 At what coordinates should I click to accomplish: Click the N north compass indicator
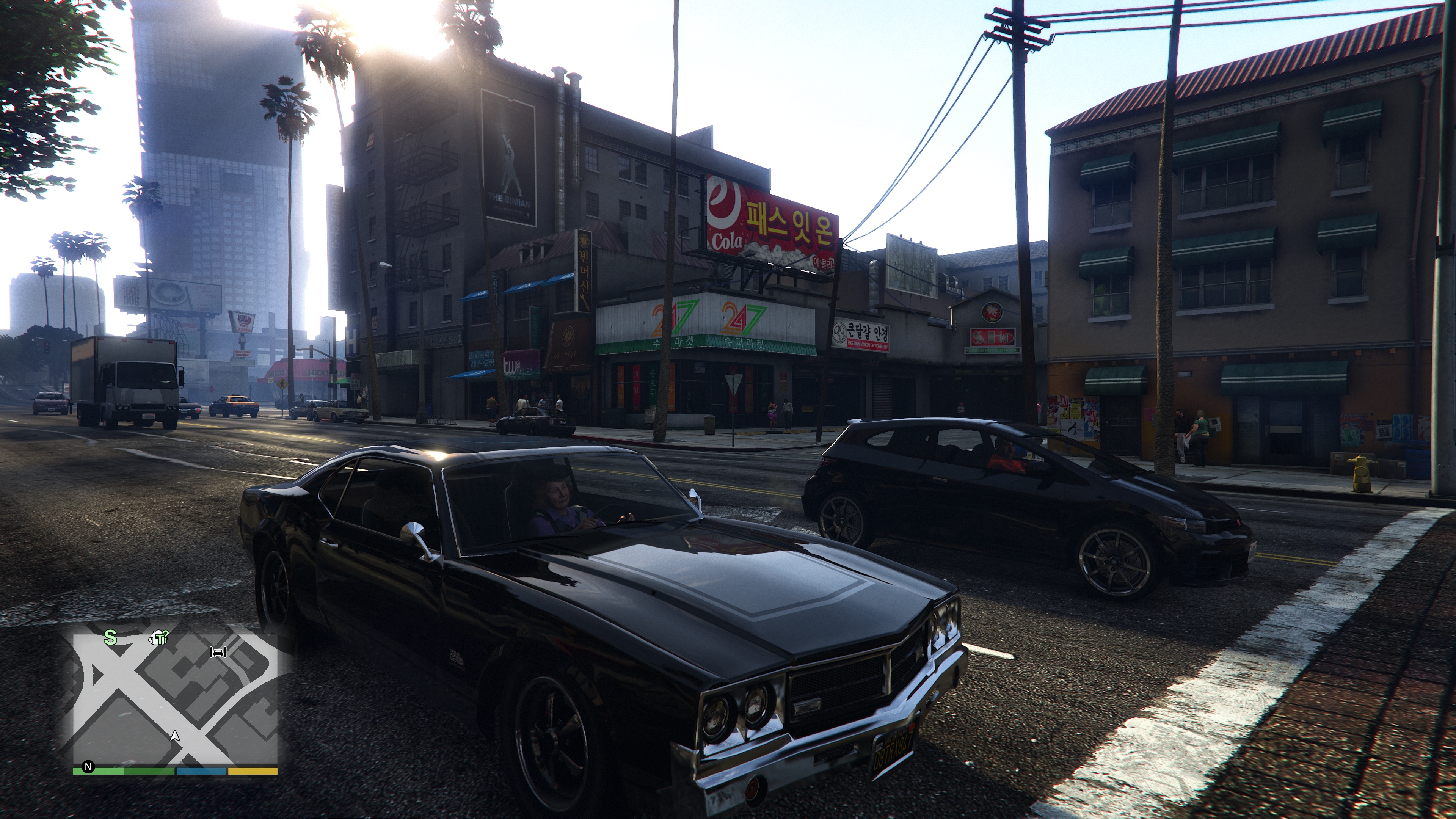(x=88, y=767)
